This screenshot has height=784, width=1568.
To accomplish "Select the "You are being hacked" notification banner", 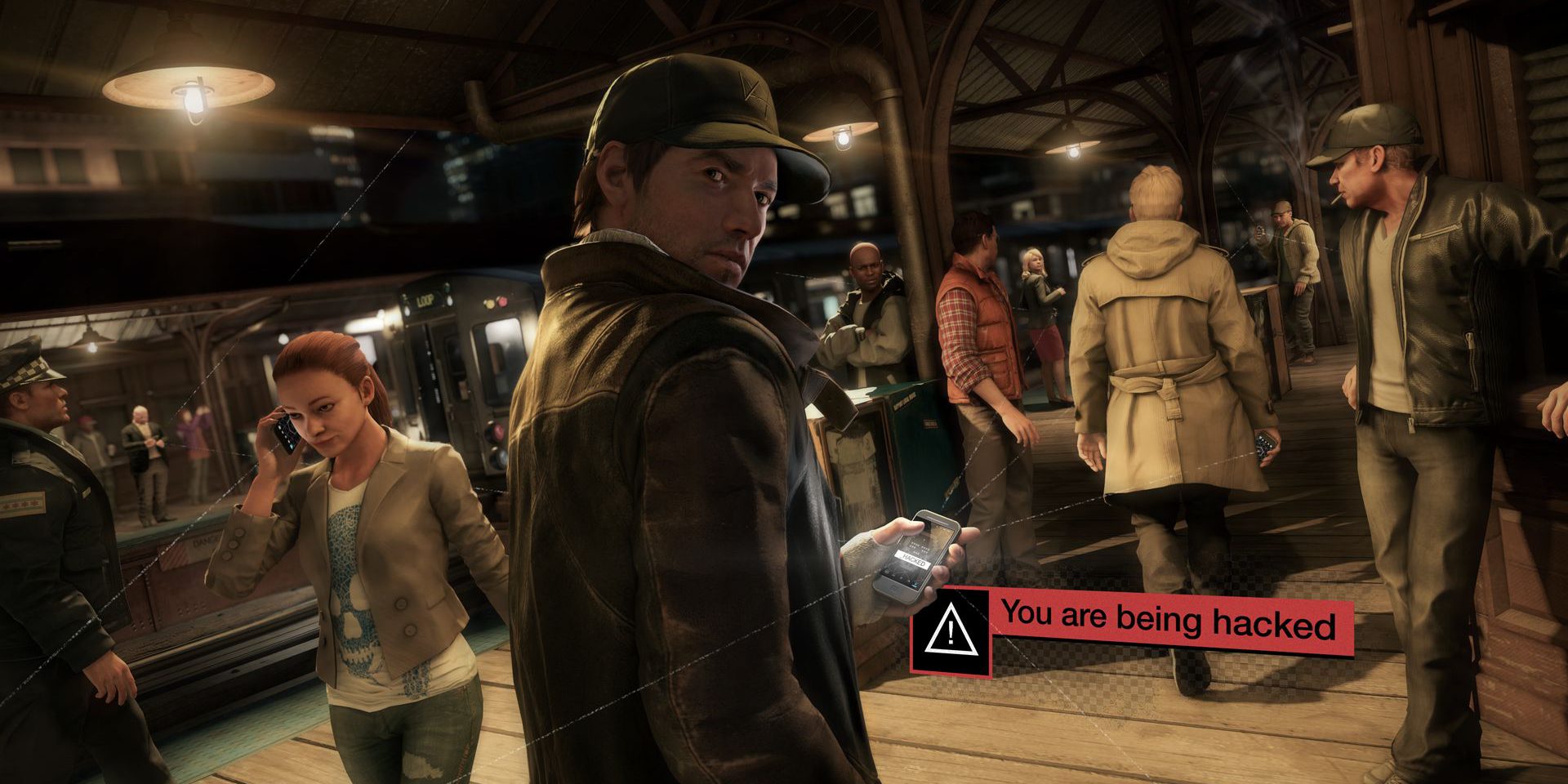I will pyautogui.click(x=1168, y=621).
